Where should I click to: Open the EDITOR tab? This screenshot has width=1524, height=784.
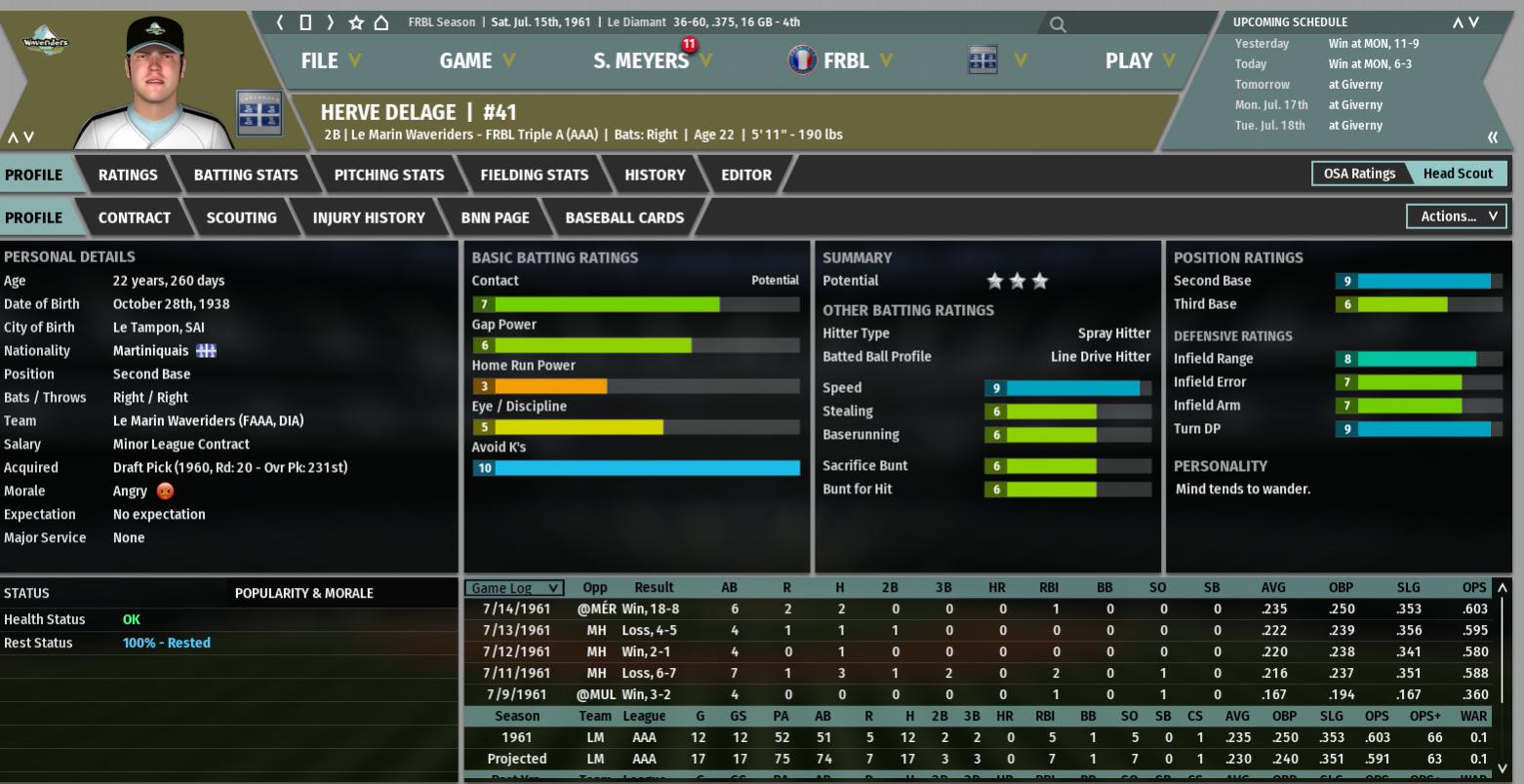[x=746, y=176]
